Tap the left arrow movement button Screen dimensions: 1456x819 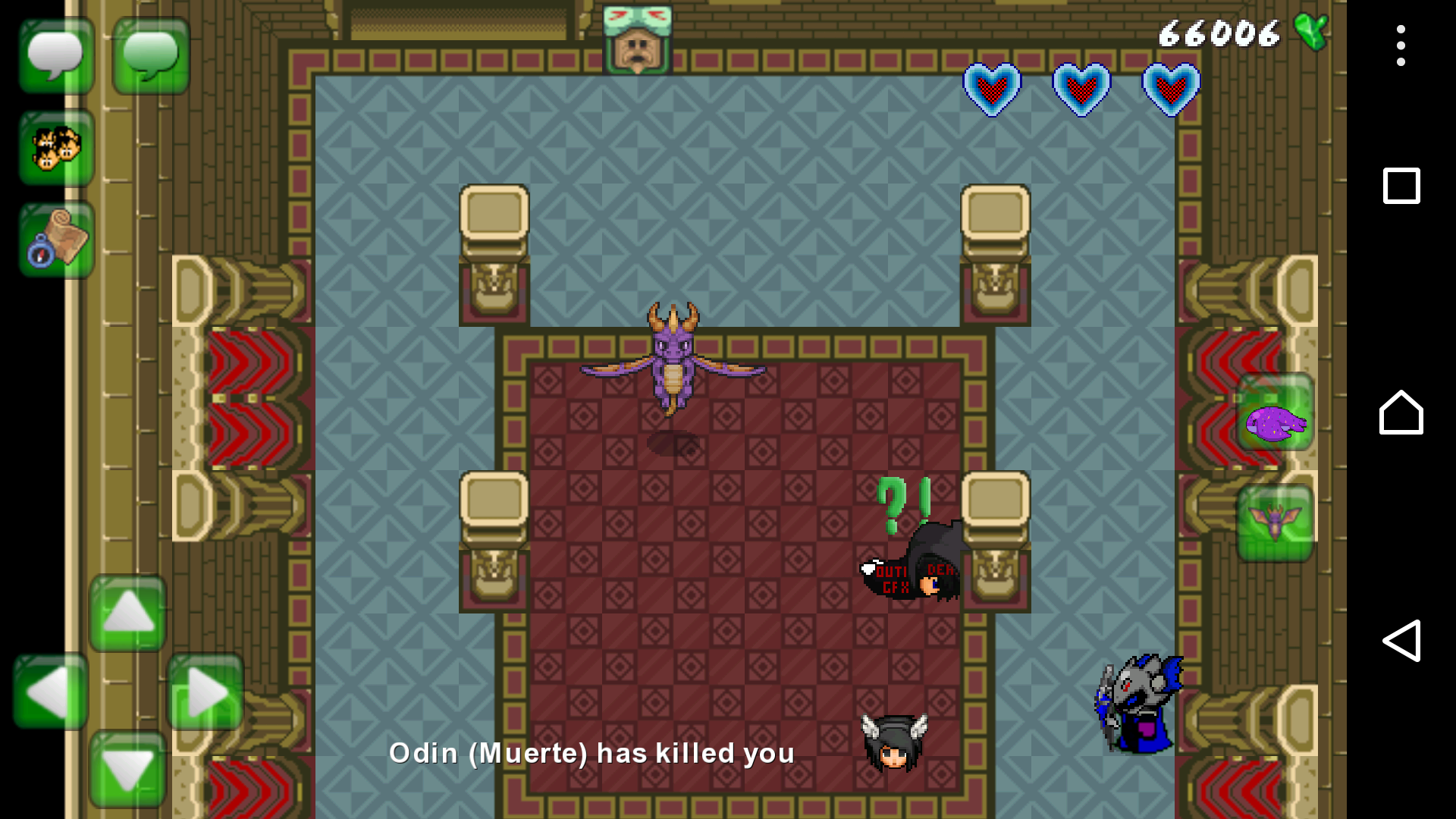(50, 692)
